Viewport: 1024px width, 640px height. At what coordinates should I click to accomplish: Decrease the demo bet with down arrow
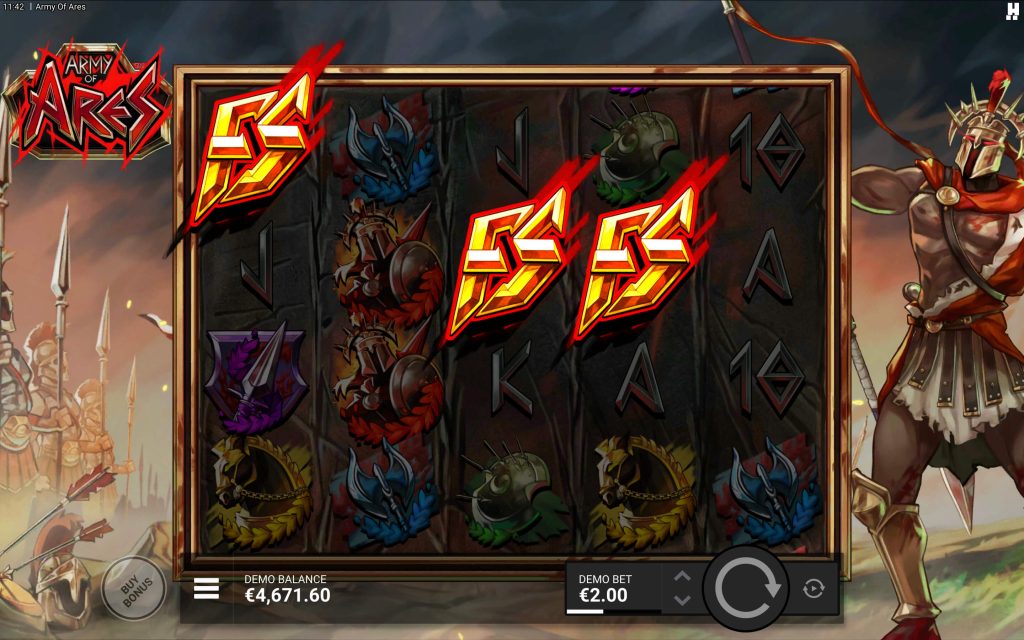point(682,600)
